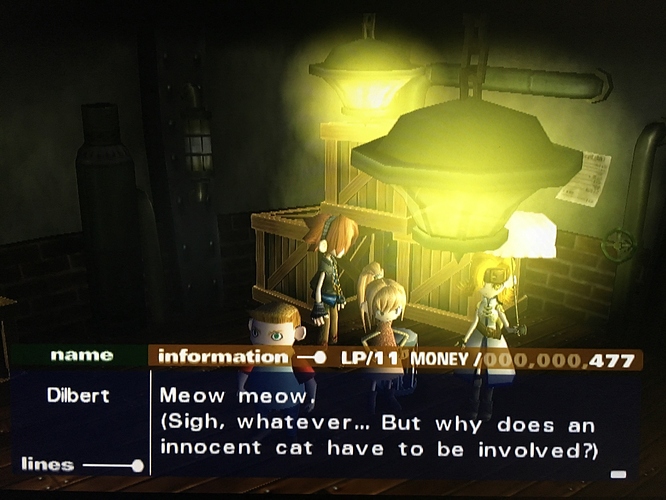Advance the Meow meow dialogue text

[x=380, y=422]
